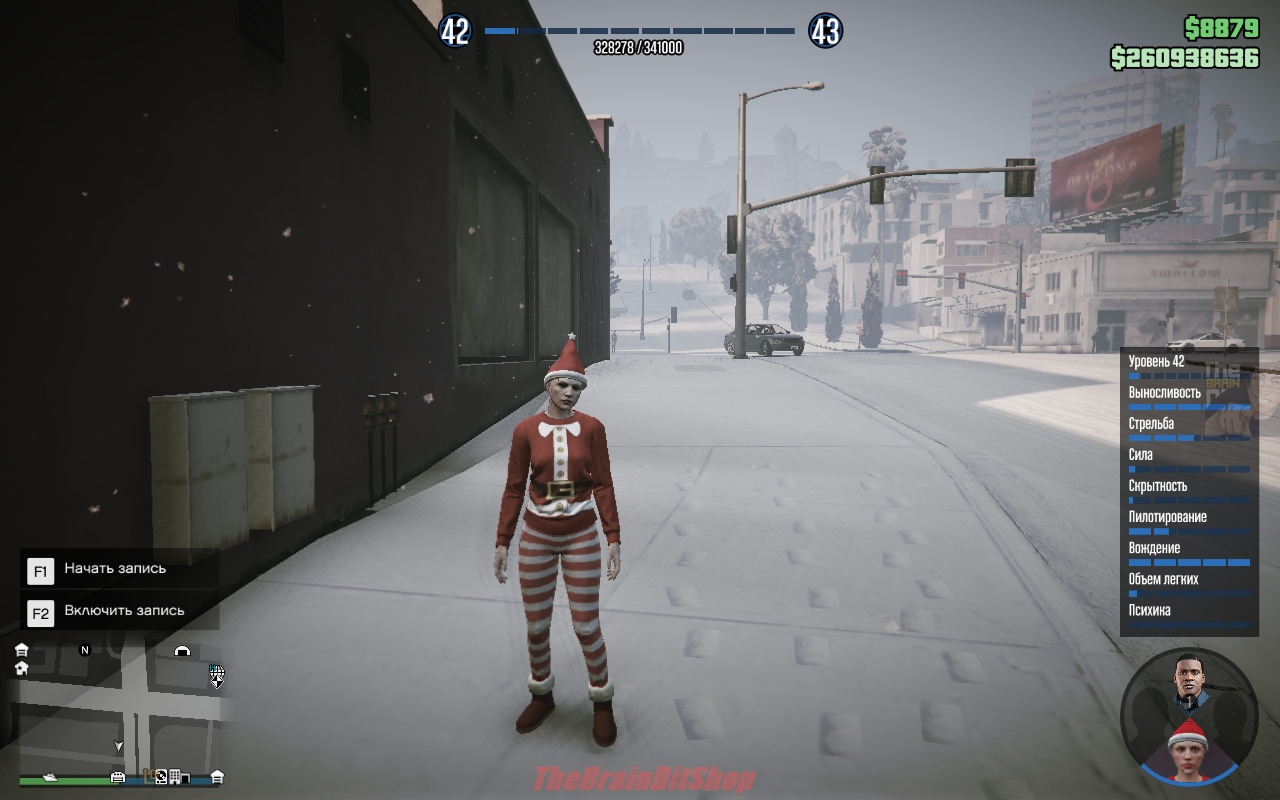The height and width of the screenshot is (800, 1280).
Task: Click the dome-shaped blip on the minimap
Action: click(182, 651)
